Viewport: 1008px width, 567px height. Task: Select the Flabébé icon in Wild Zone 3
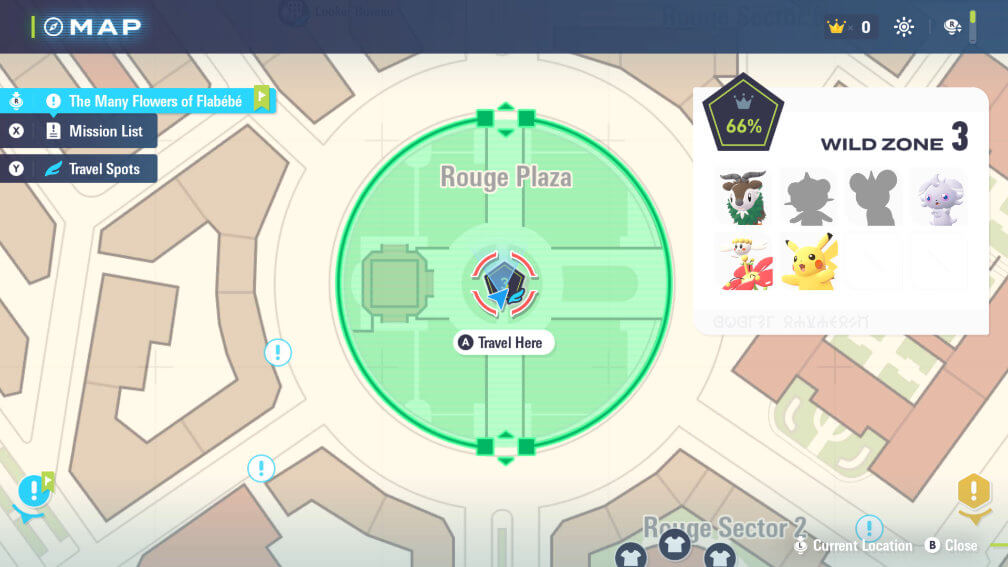pyautogui.click(x=745, y=262)
